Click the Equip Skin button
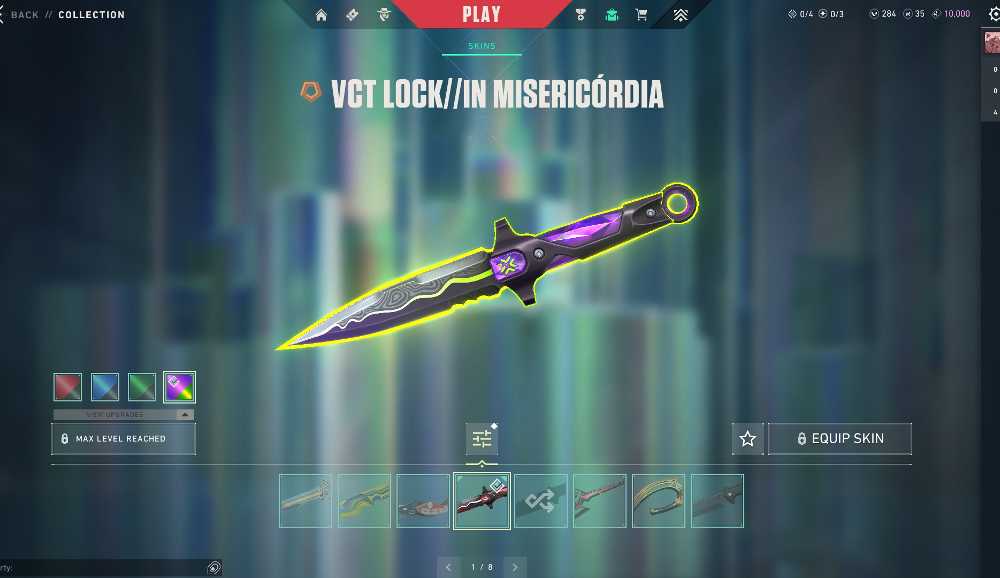Screen dimensions: 1000x578 [840, 439]
